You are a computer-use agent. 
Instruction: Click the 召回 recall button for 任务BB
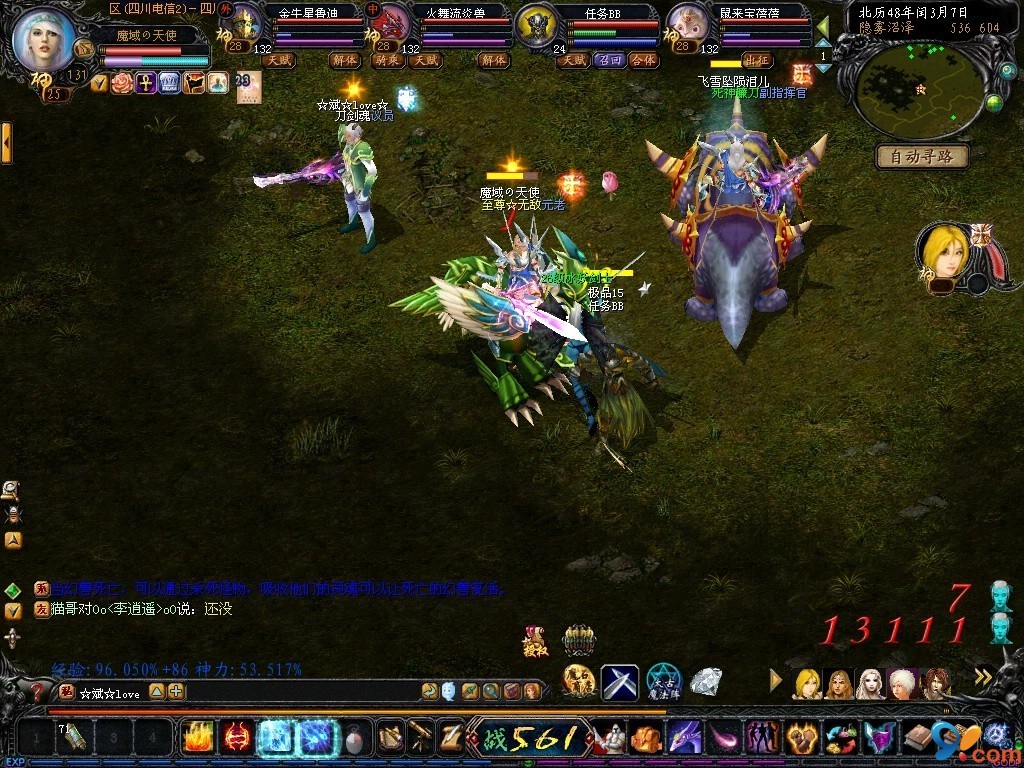pyautogui.click(x=609, y=60)
